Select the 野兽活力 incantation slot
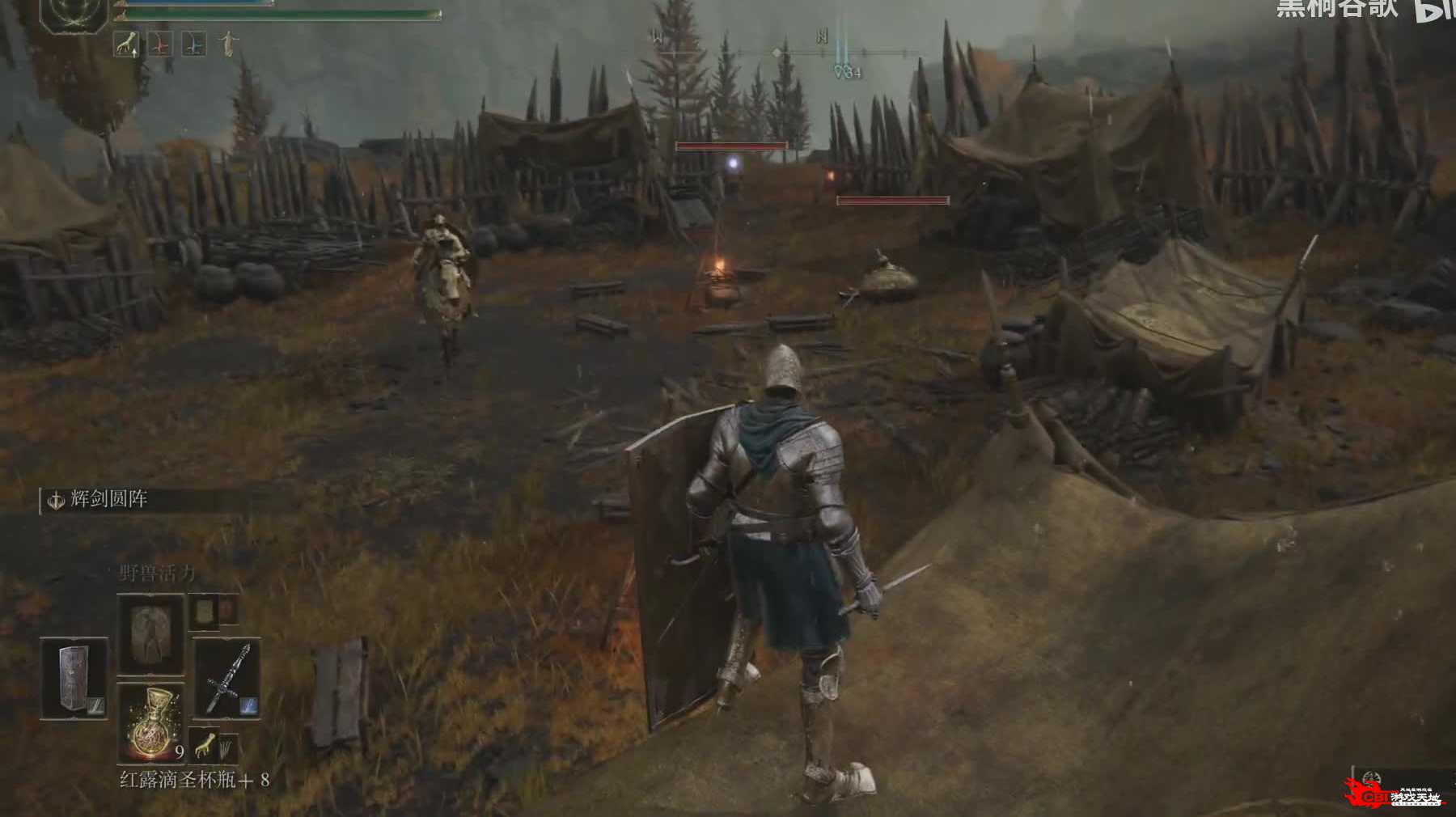Viewport: 1456px width, 817px height. pos(150,635)
